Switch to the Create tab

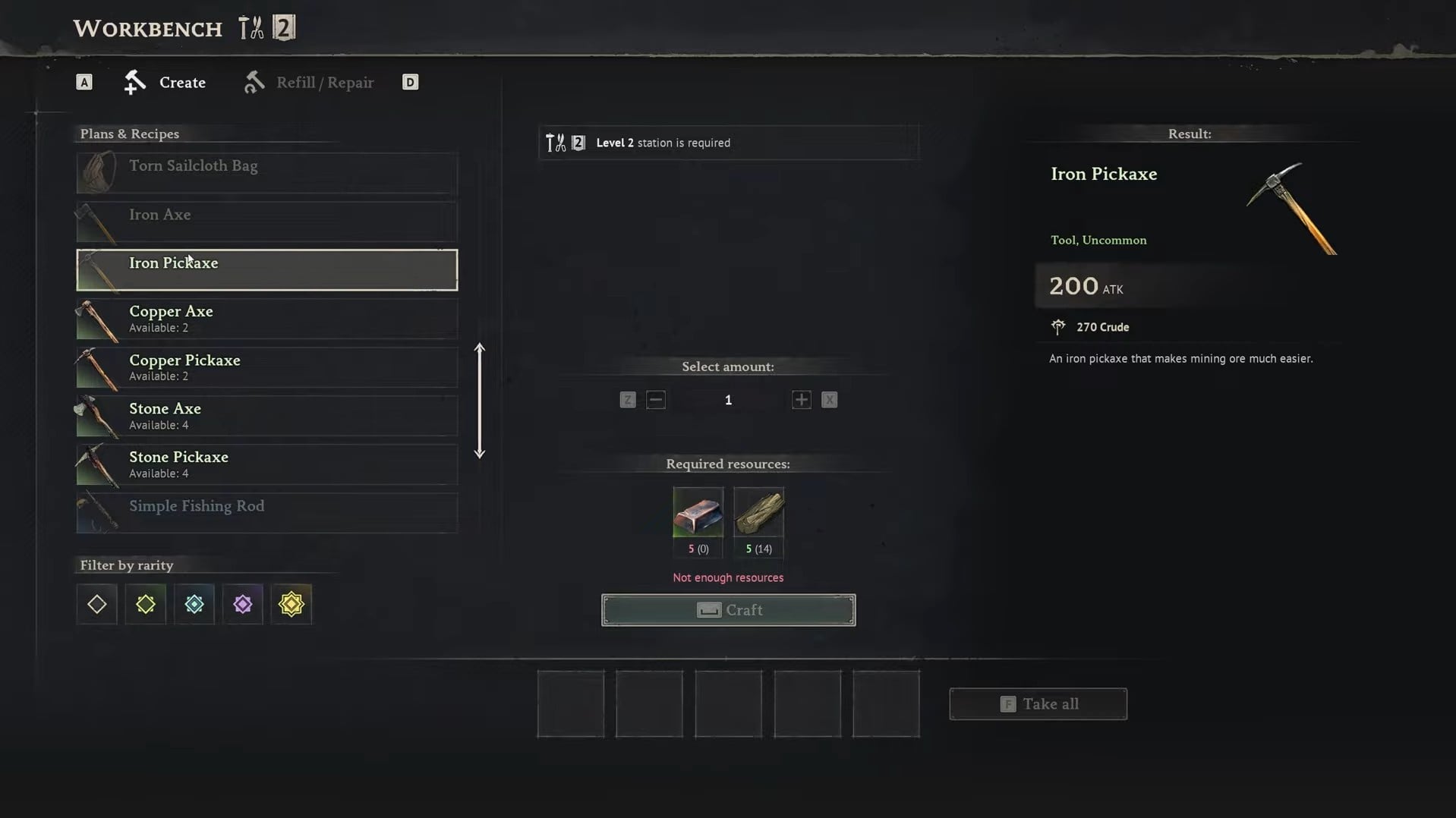pos(165,82)
